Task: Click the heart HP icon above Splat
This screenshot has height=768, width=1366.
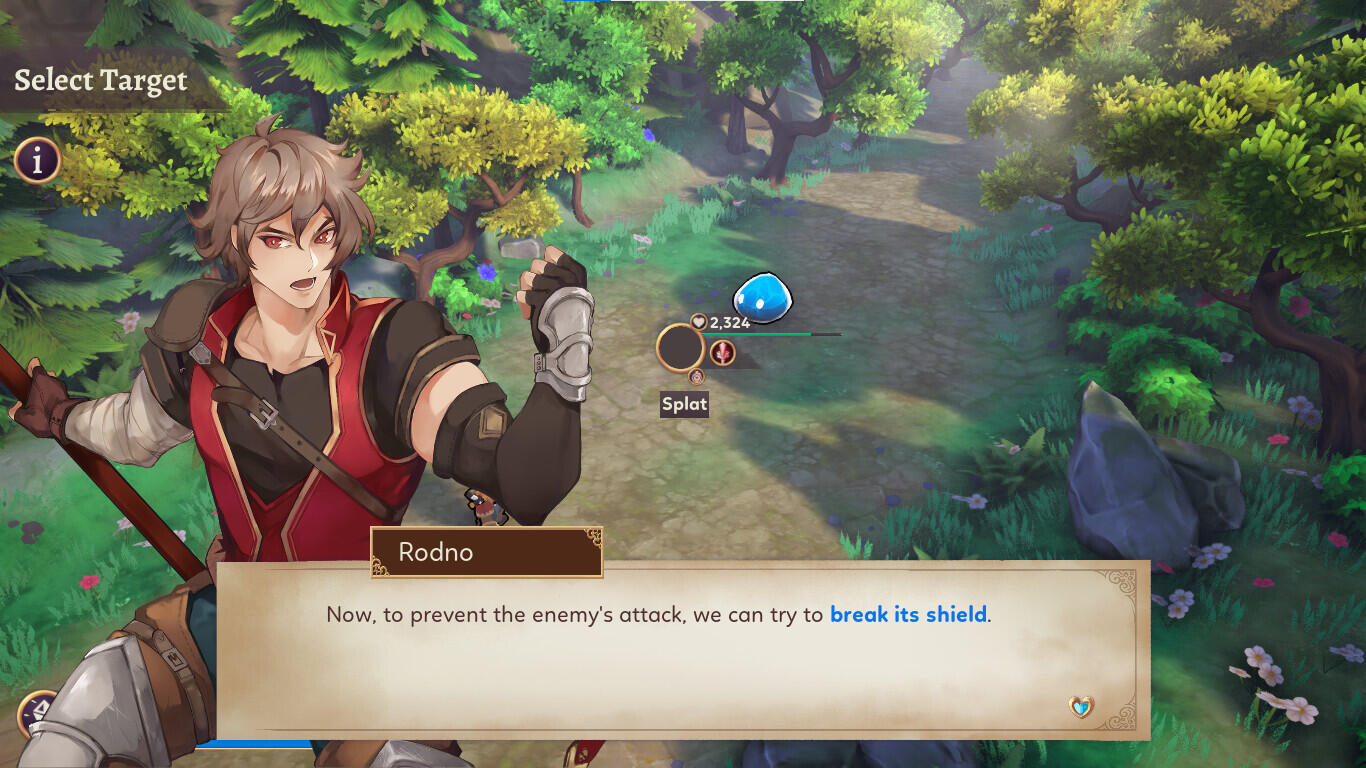Action: pyautogui.click(x=698, y=322)
